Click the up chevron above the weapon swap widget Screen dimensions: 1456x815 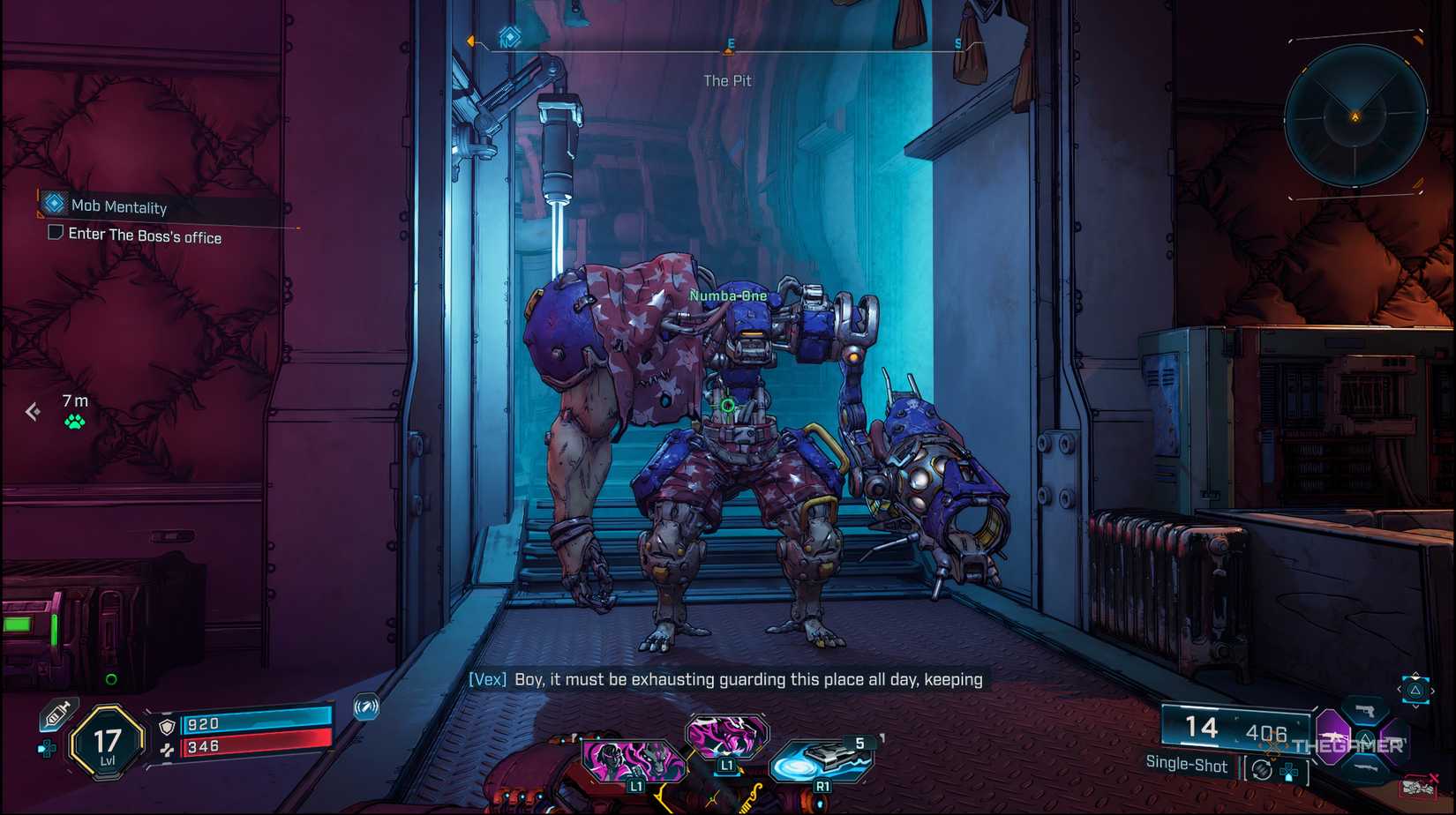coord(1415,674)
